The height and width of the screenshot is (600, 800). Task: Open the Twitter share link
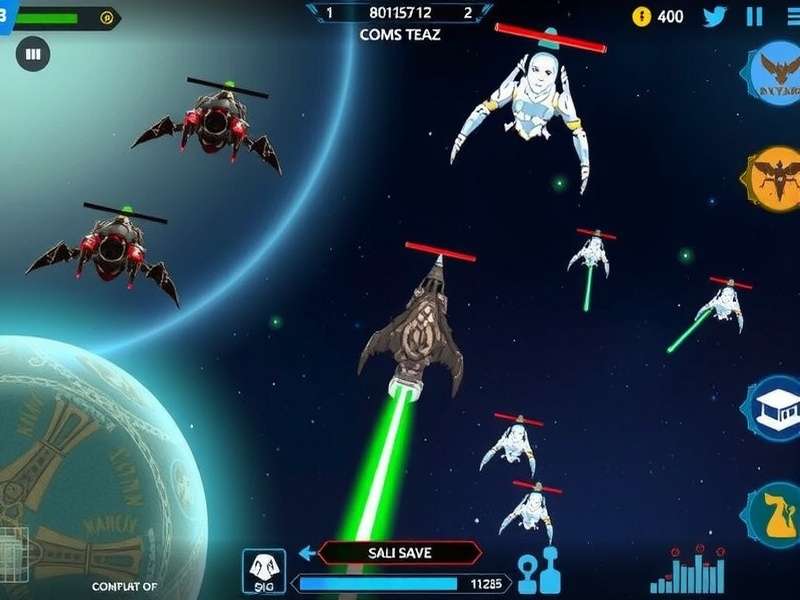[x=714, y=16]
